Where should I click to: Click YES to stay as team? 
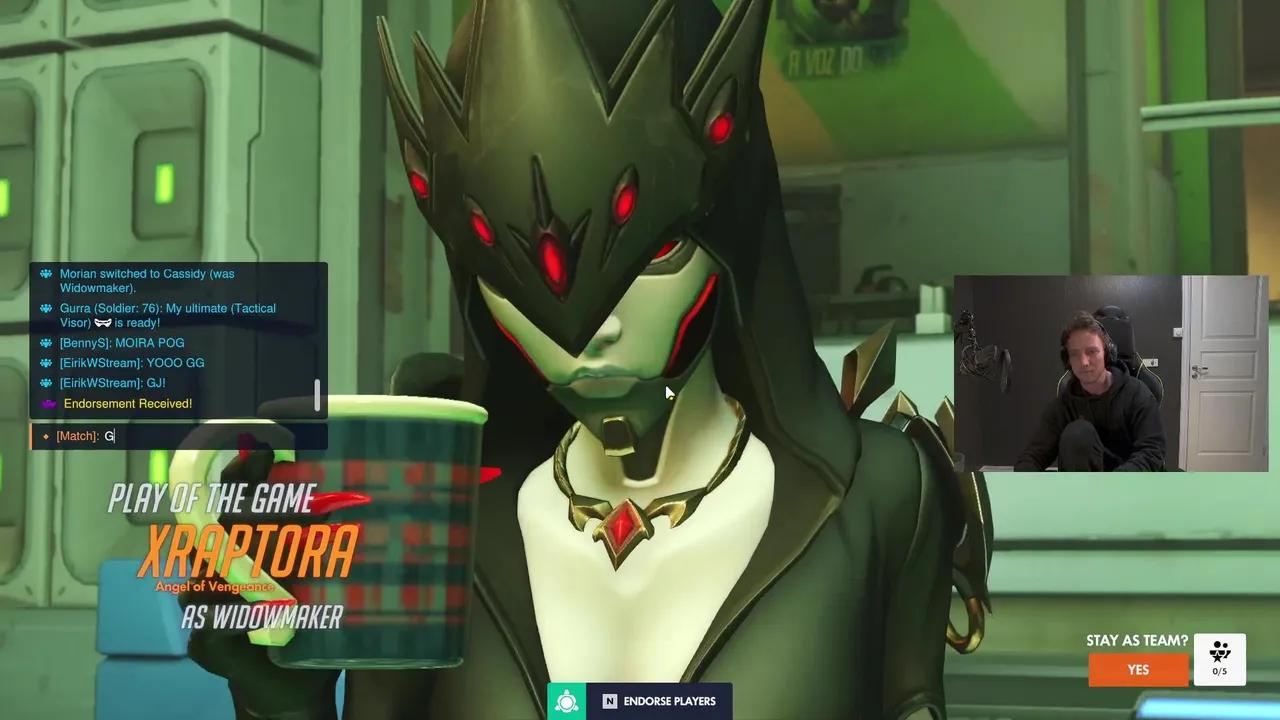click(1137, 669)
